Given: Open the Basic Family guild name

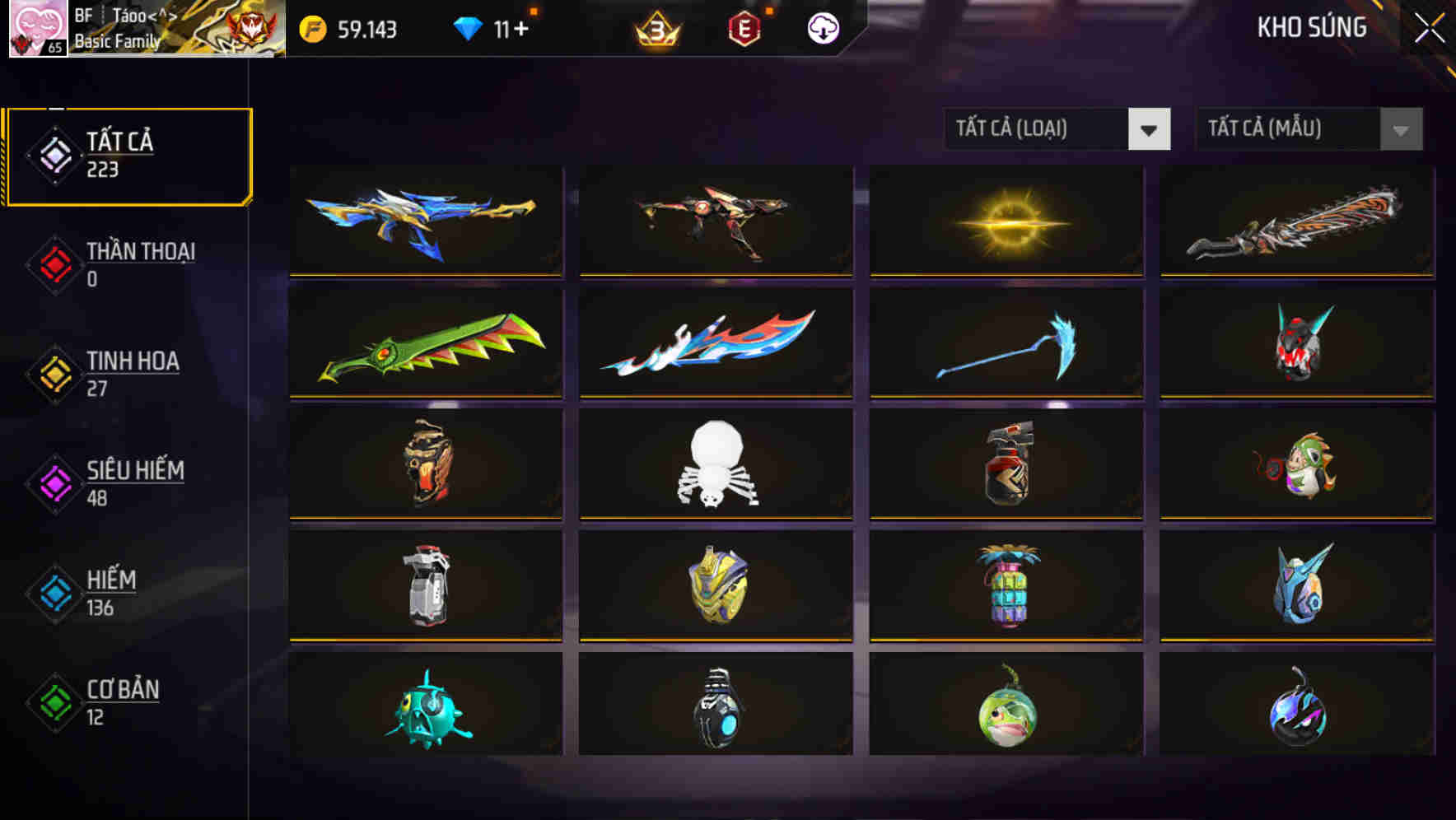Looking at the screenshot, I should pos(116,43).
